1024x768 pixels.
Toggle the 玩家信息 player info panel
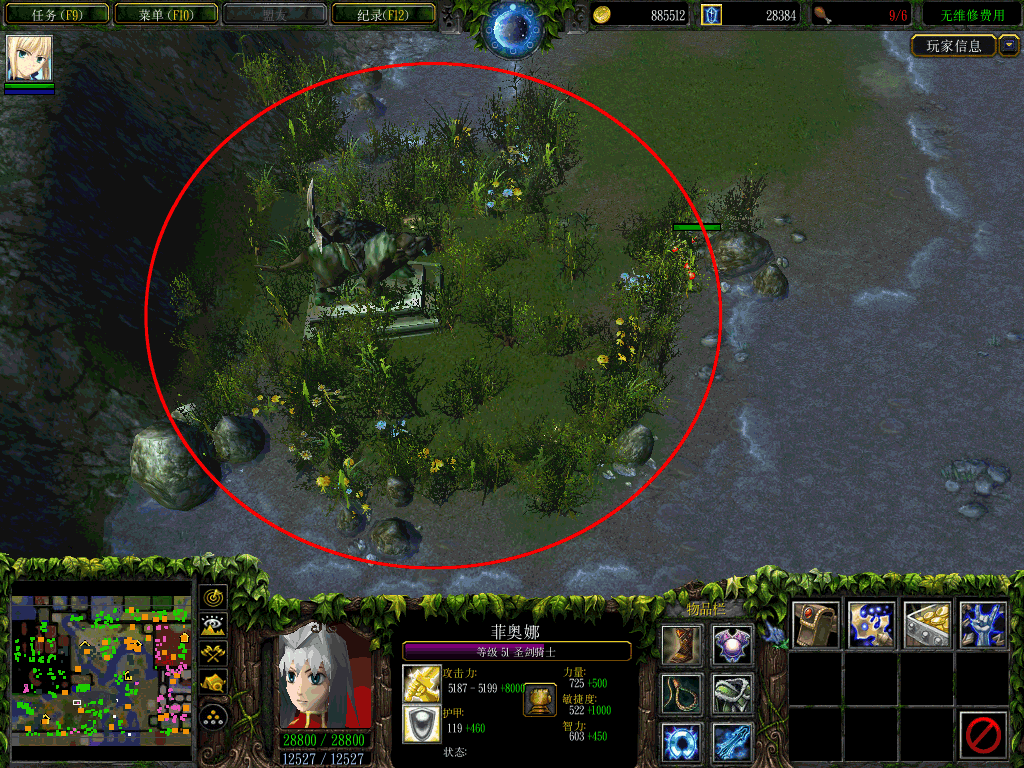tap(954, 46)
